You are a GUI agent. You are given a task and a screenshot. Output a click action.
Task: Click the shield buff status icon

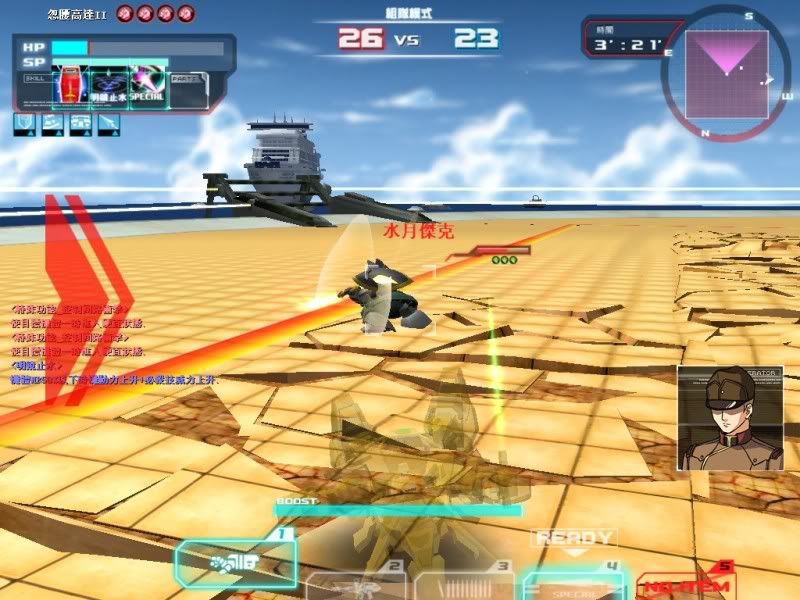pos(25,124)
